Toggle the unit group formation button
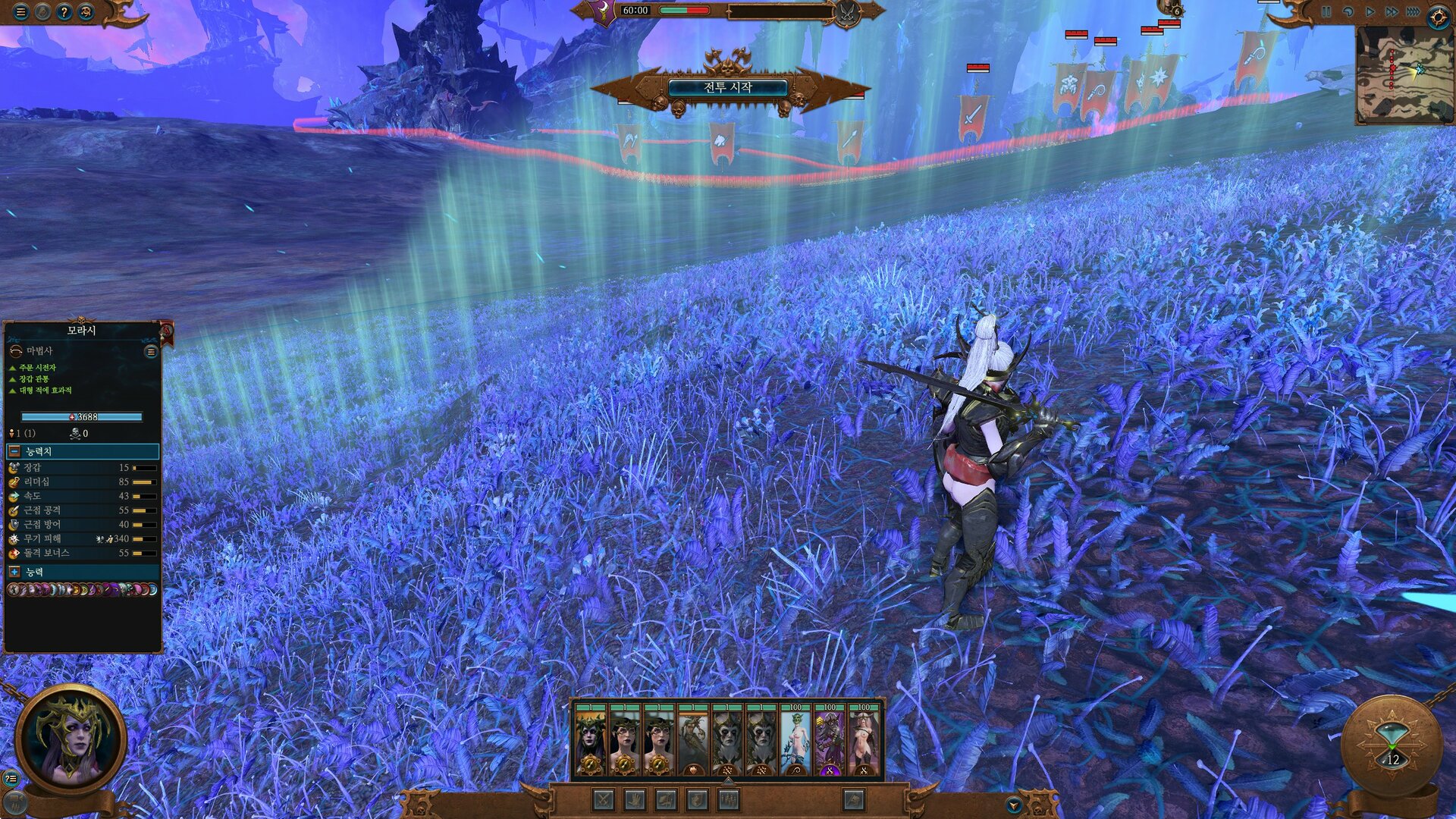The image size is (1456, 819). pos(729,799)
